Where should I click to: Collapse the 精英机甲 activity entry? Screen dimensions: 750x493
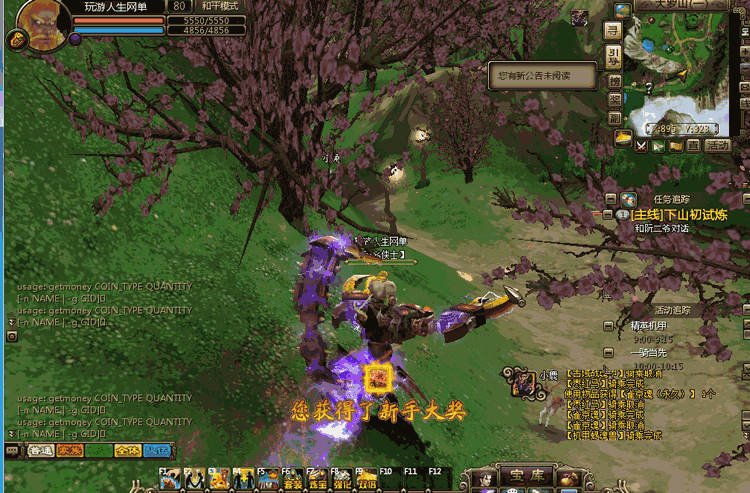click(608, 325)
